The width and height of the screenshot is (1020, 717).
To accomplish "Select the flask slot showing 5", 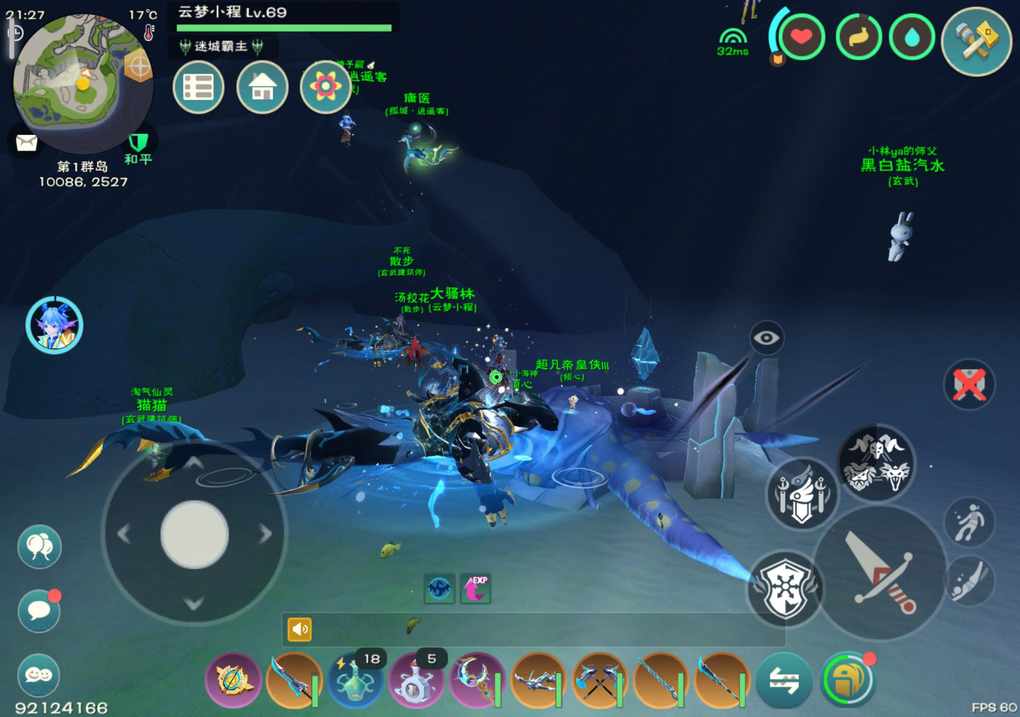I will pyautogui.click(x=416, y=681).
